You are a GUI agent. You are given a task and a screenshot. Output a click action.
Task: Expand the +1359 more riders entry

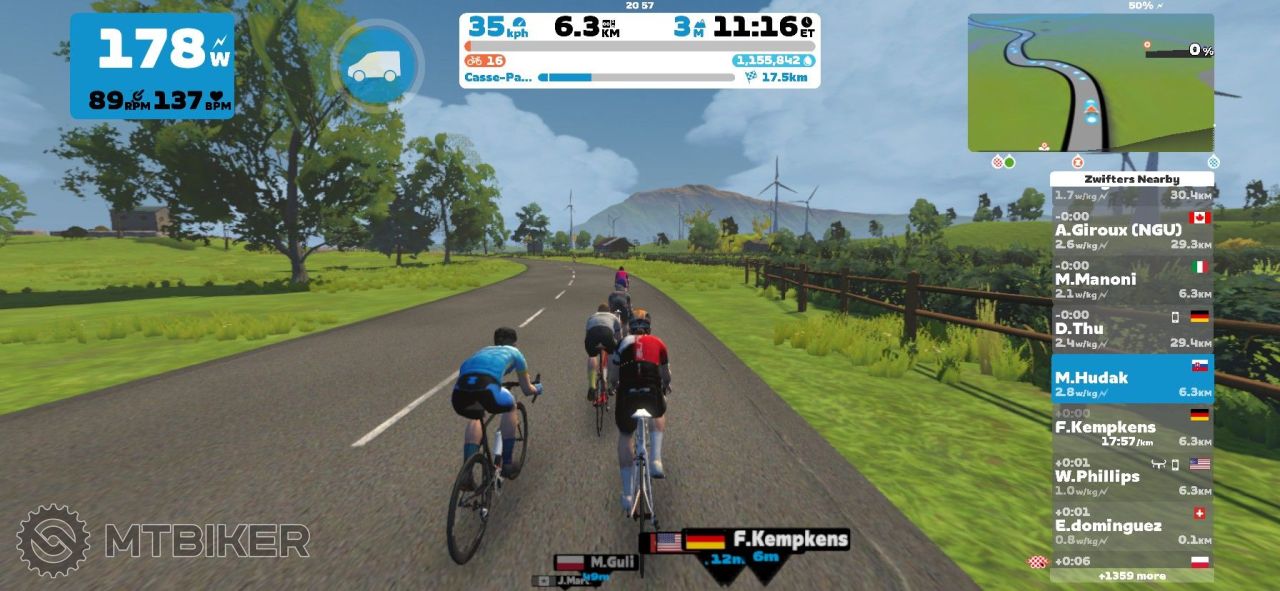click(1131, 576)
